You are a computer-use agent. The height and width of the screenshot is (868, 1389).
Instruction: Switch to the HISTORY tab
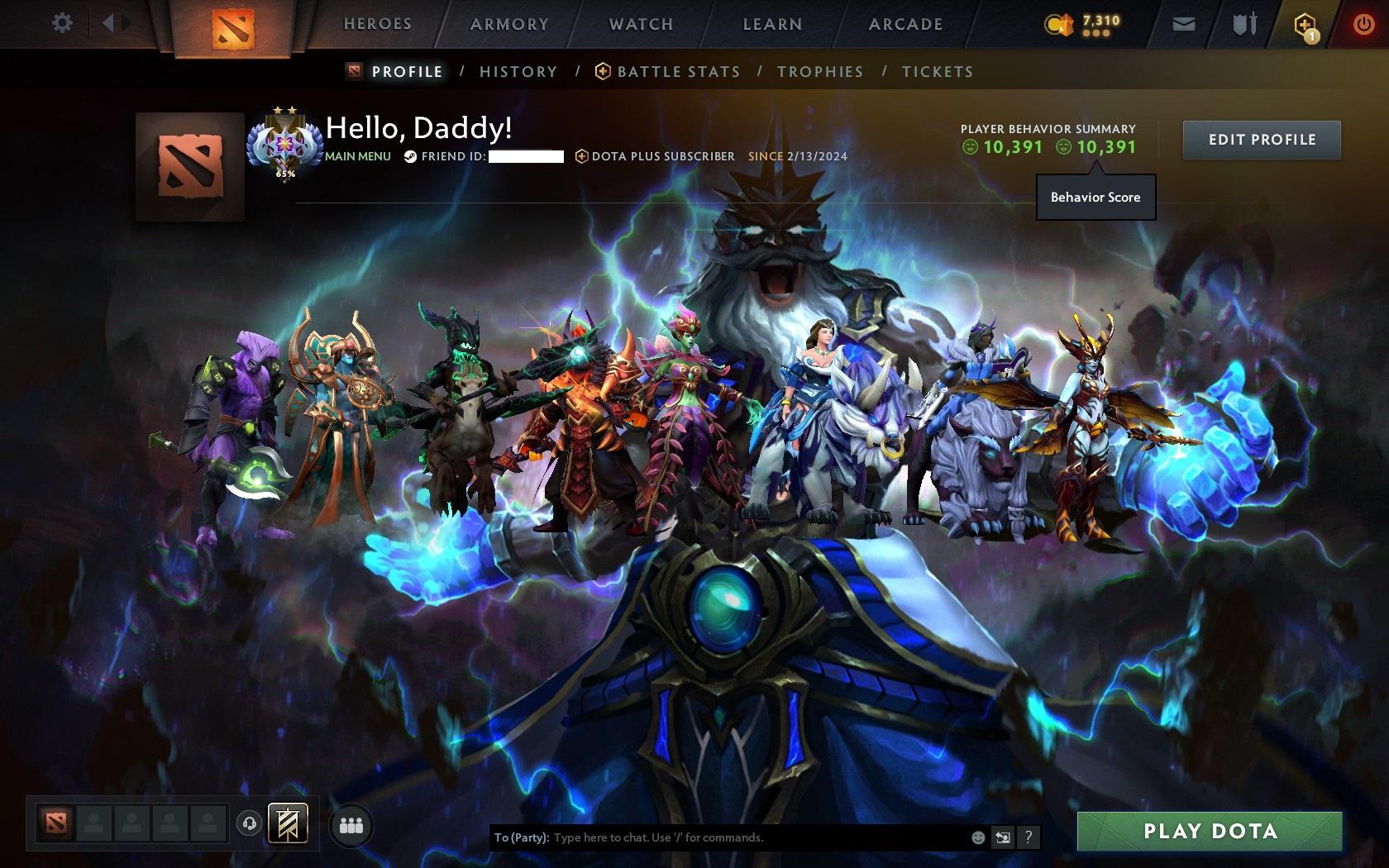[x=518, y=72]
